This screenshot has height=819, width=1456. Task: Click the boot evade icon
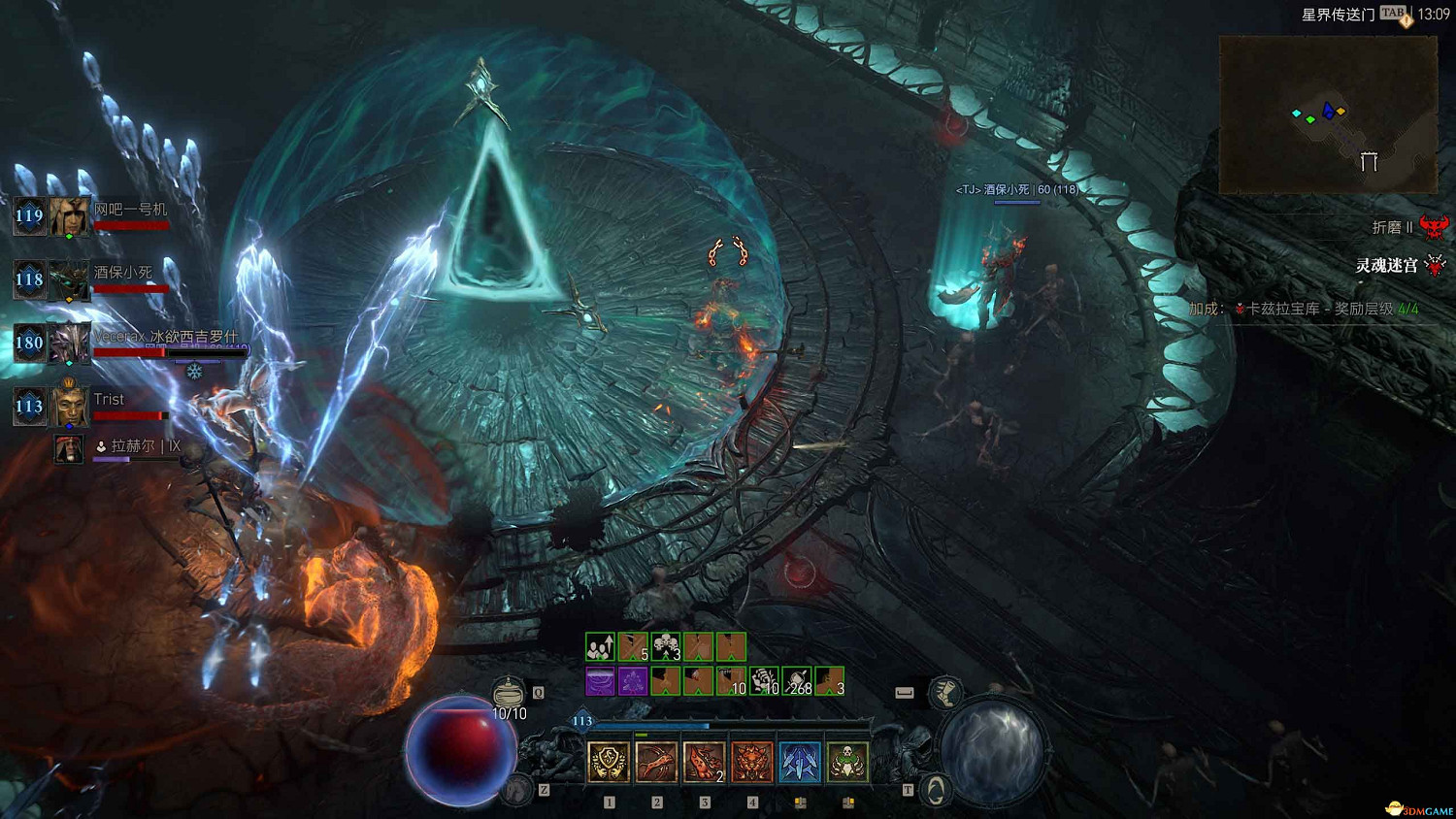point(944,692)
